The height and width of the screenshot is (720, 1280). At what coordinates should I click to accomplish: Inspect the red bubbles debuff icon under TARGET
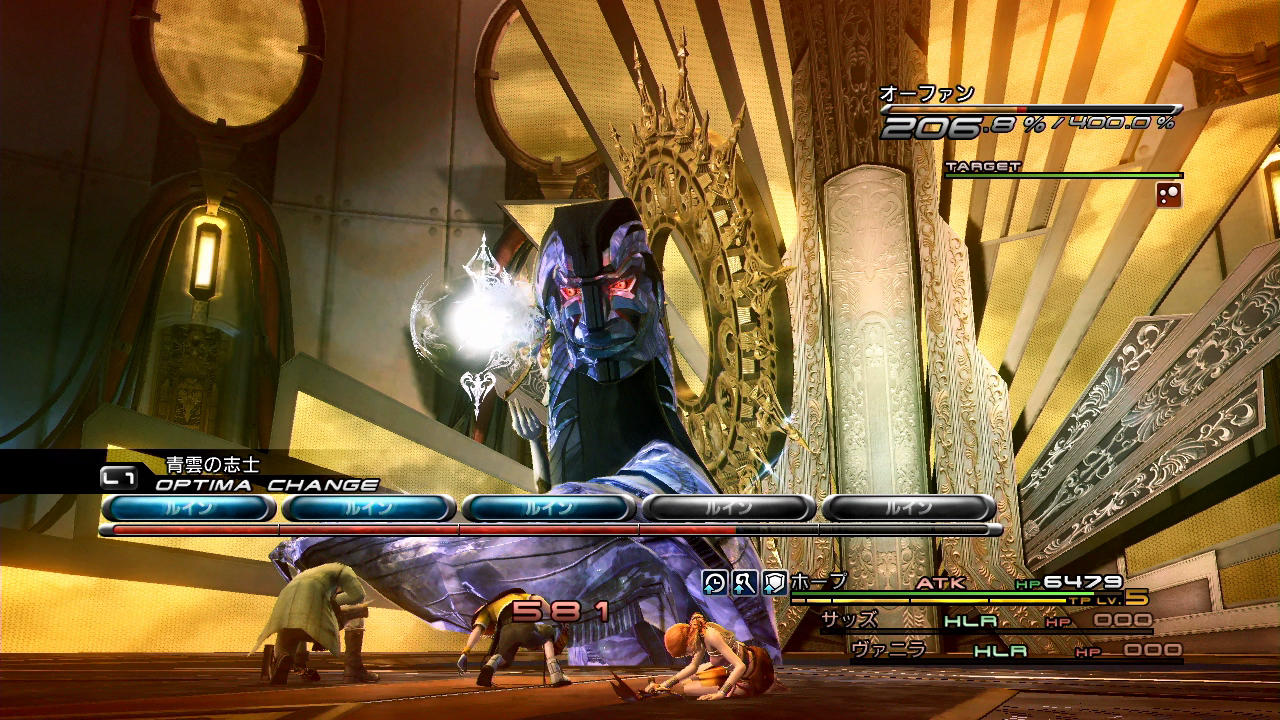click(1169, 195)
